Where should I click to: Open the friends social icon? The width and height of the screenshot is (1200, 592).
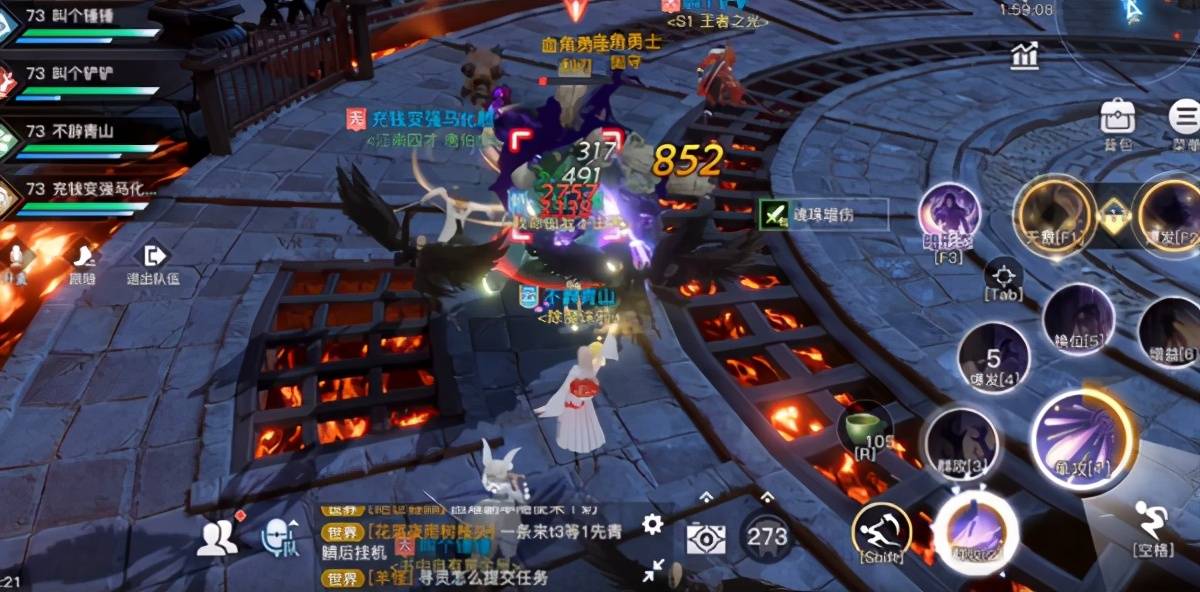click(x=216, y=538)
